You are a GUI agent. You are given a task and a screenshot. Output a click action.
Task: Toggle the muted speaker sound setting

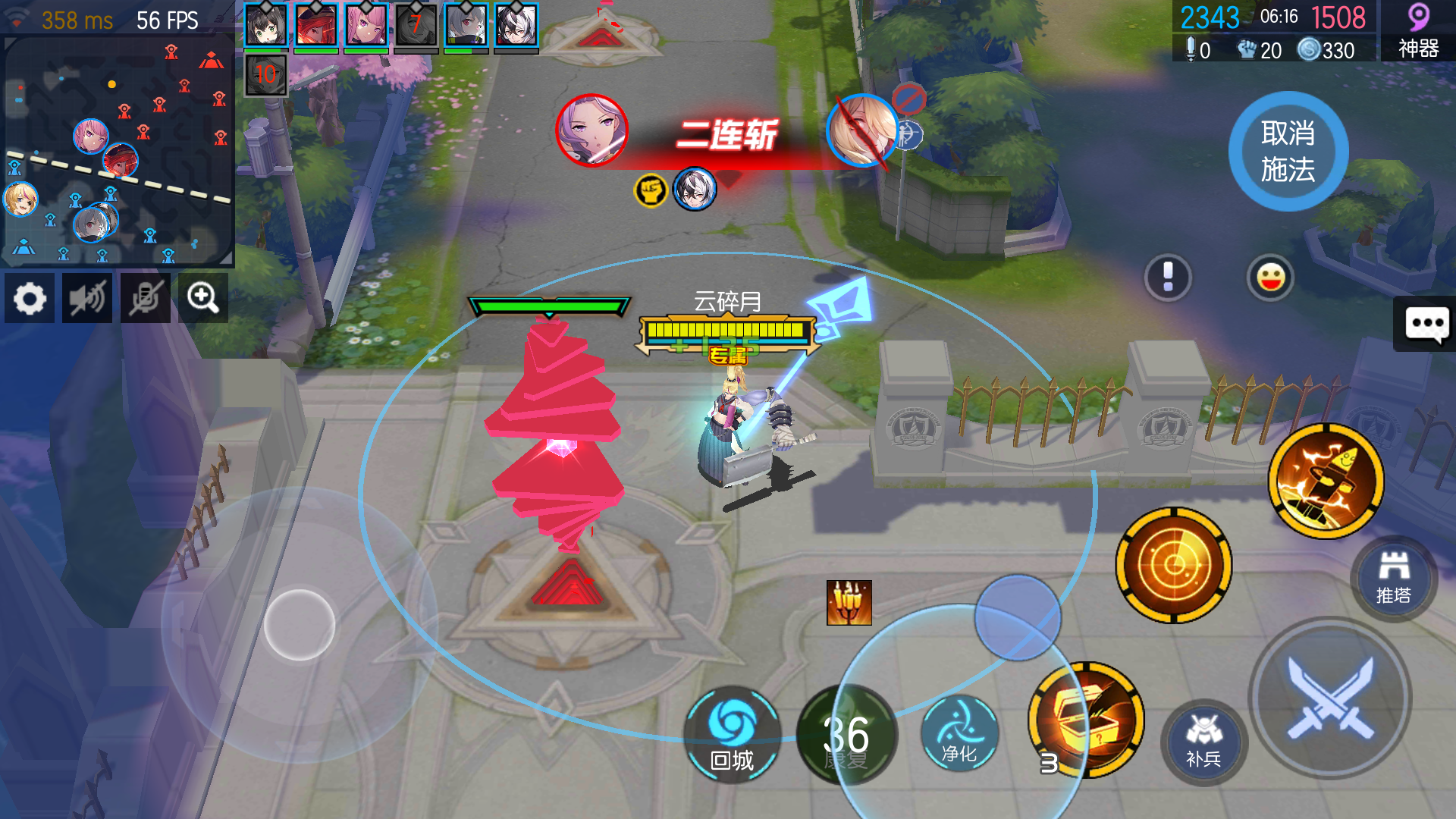86,298
